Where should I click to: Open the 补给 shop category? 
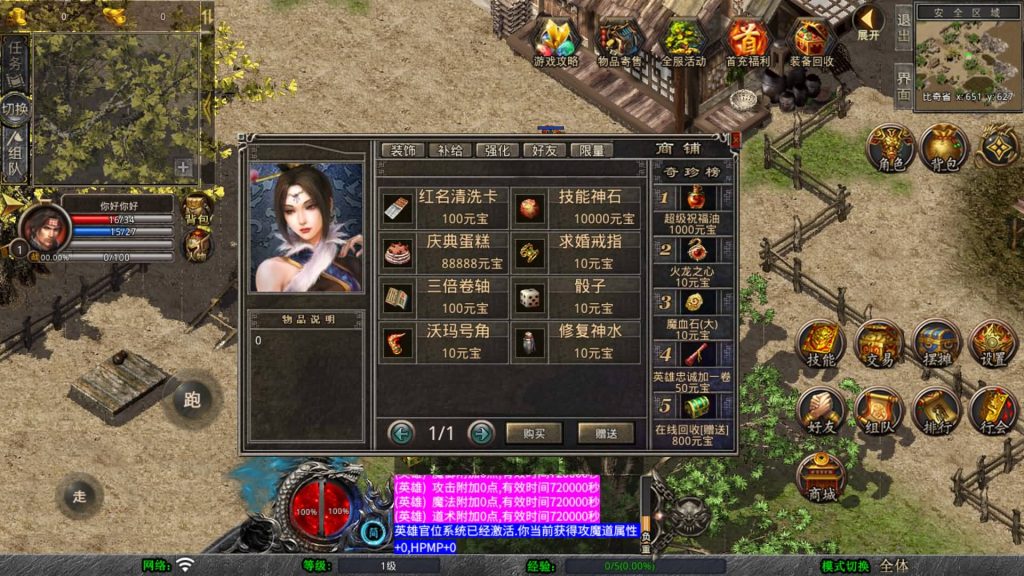click(450, 150)
